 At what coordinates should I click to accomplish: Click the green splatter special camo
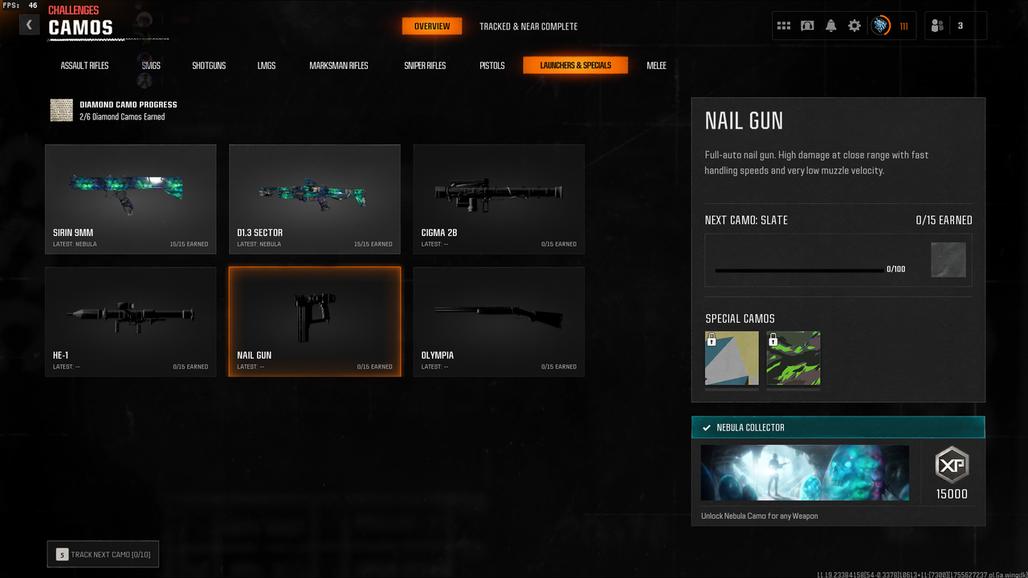[x=793, y=358]
